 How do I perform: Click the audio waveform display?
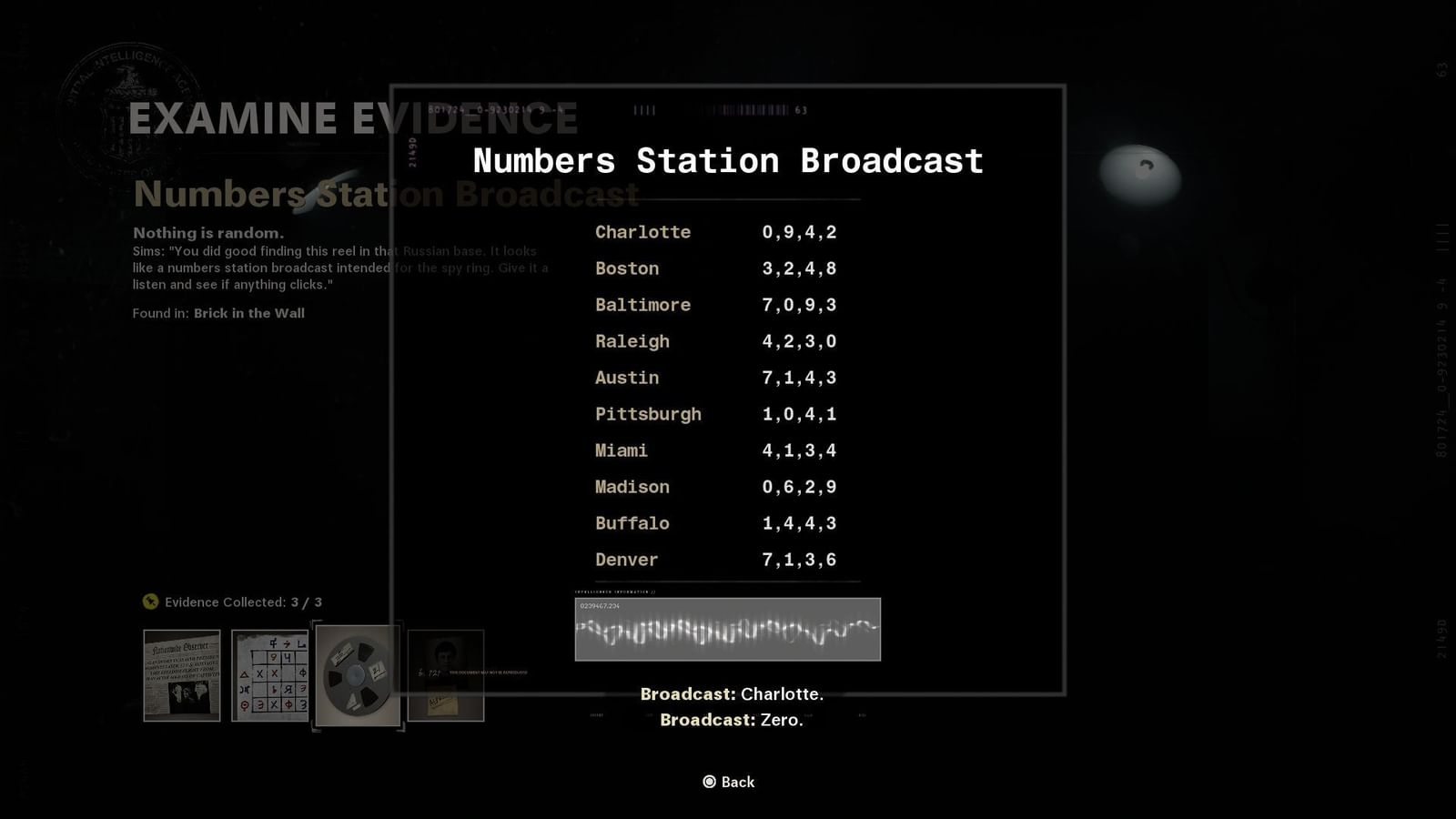pyautogui.click(x=727, y=630)
